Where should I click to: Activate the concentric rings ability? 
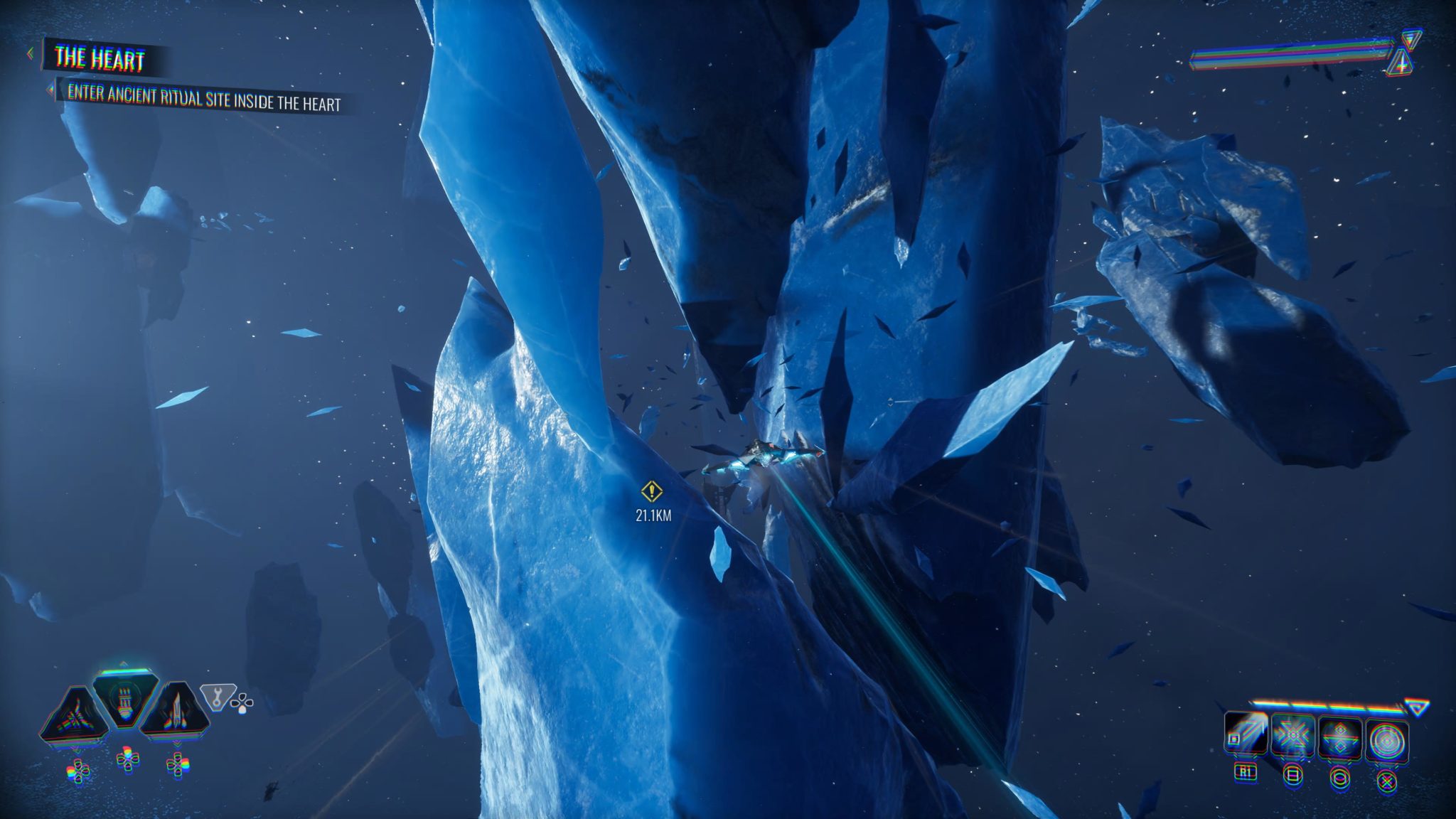(x=1386, y=741)
